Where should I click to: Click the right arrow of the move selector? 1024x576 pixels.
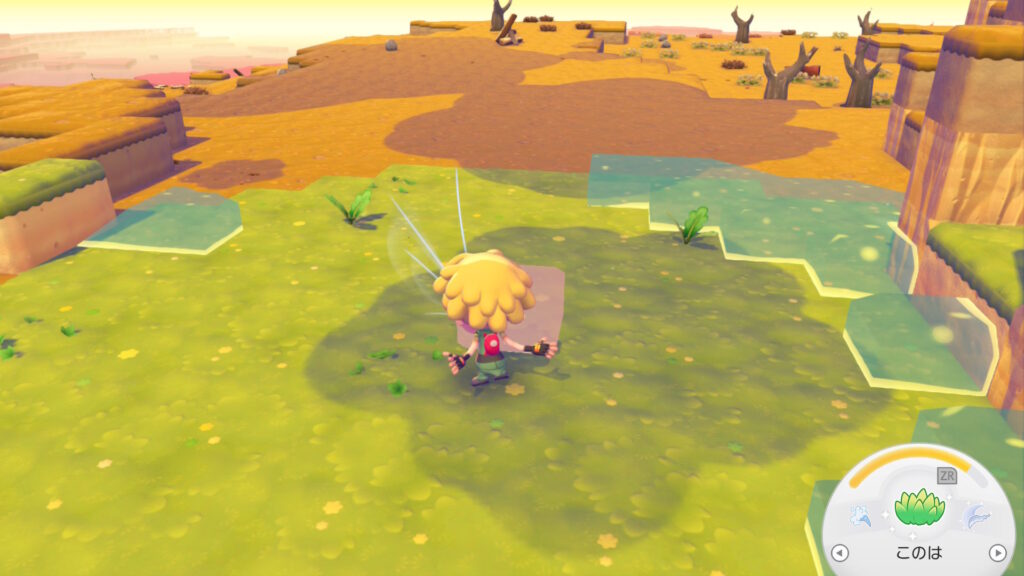coord(996,552)
